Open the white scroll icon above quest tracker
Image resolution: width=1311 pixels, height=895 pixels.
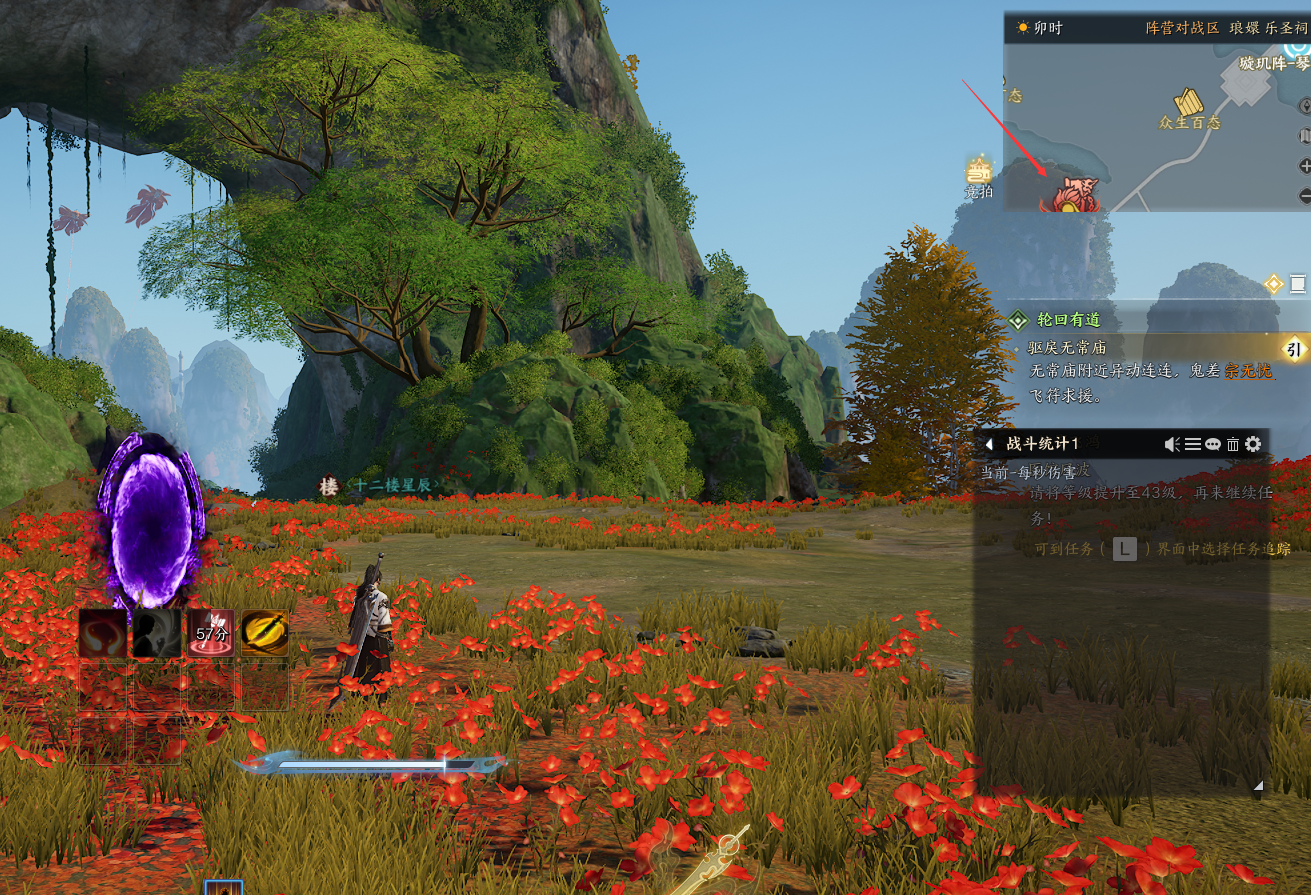pos(1298,284)
